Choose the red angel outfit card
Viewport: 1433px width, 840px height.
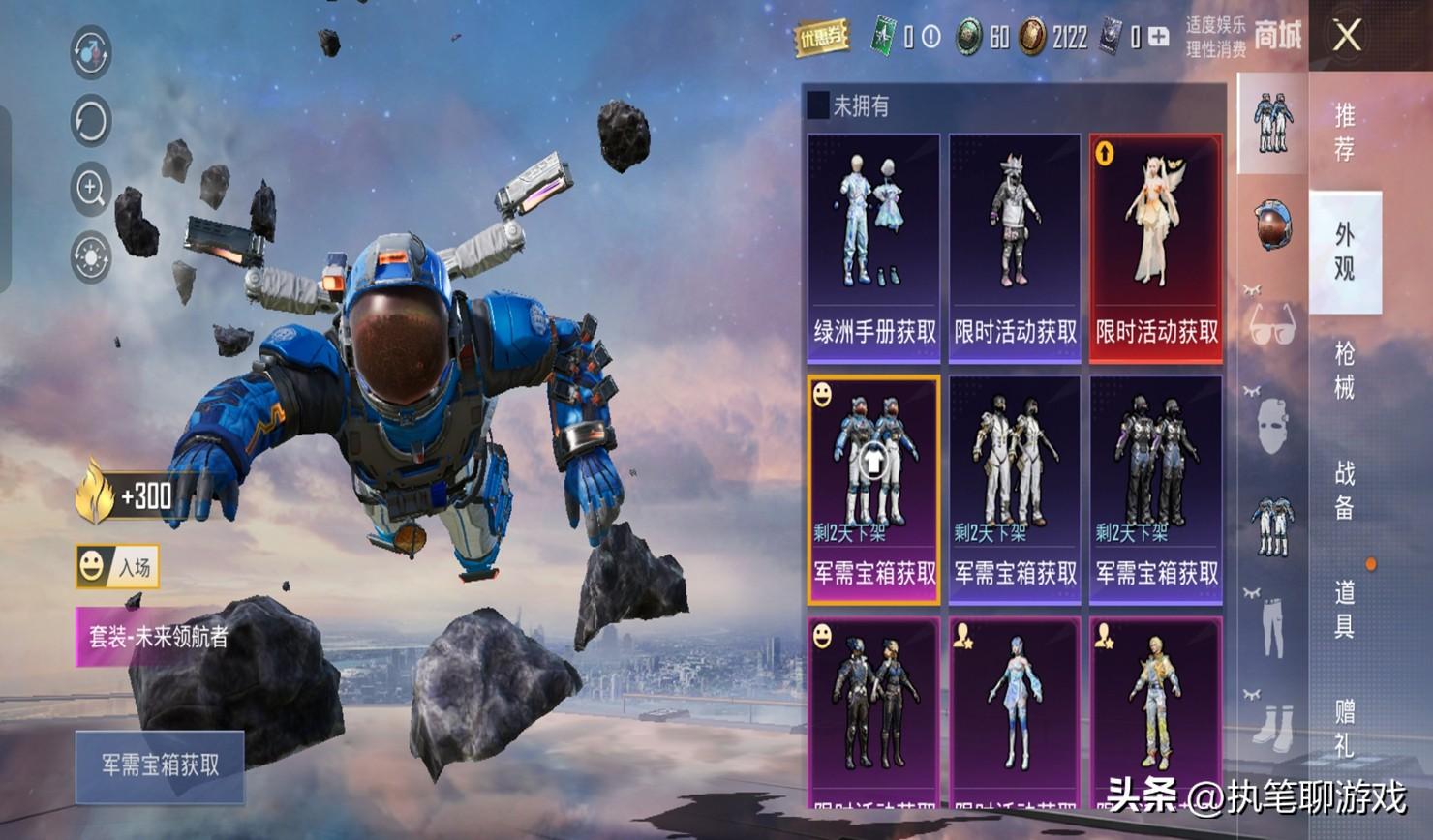coord(1156,248)
